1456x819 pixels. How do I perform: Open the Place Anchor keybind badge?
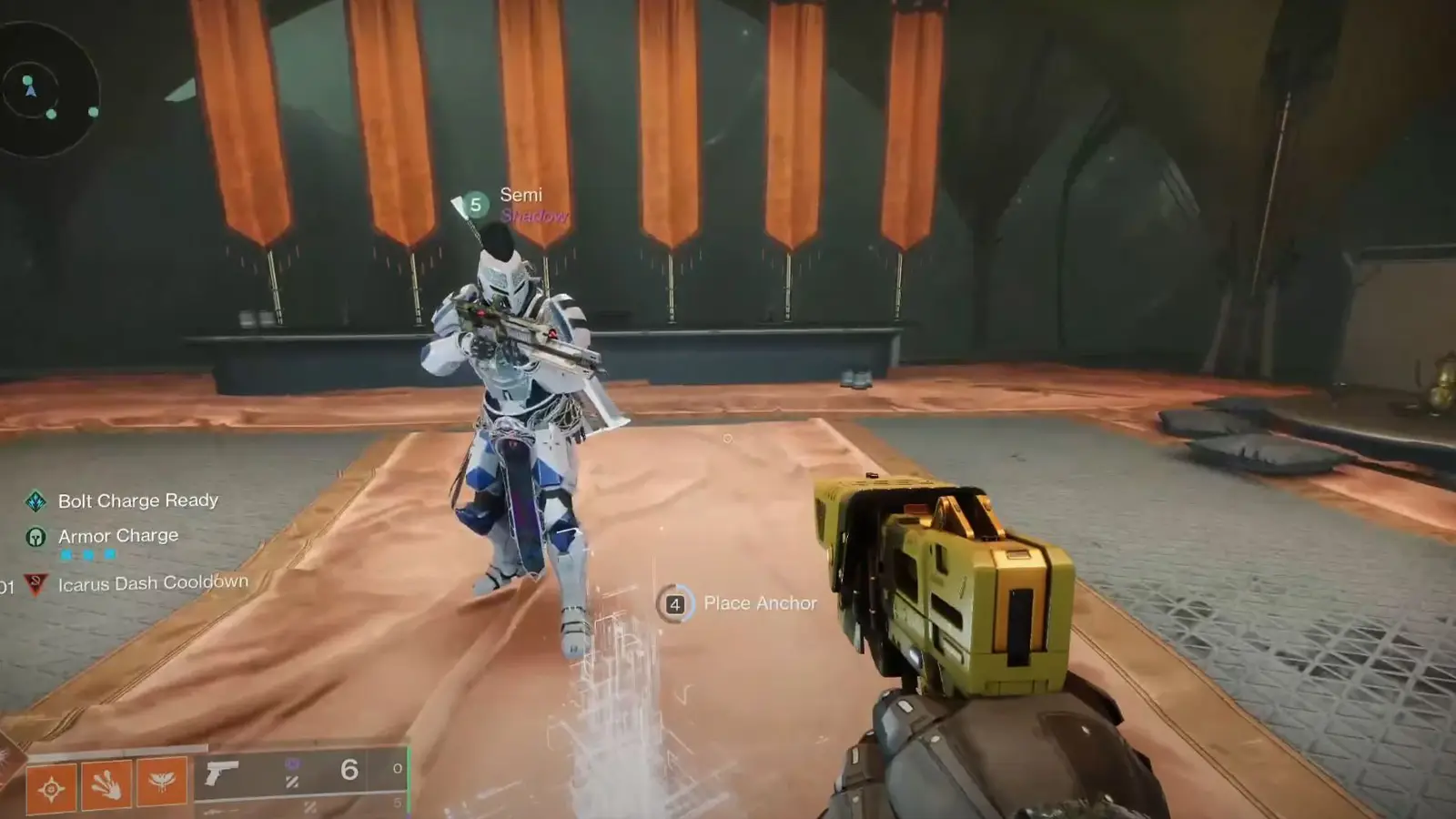(674, 603)
